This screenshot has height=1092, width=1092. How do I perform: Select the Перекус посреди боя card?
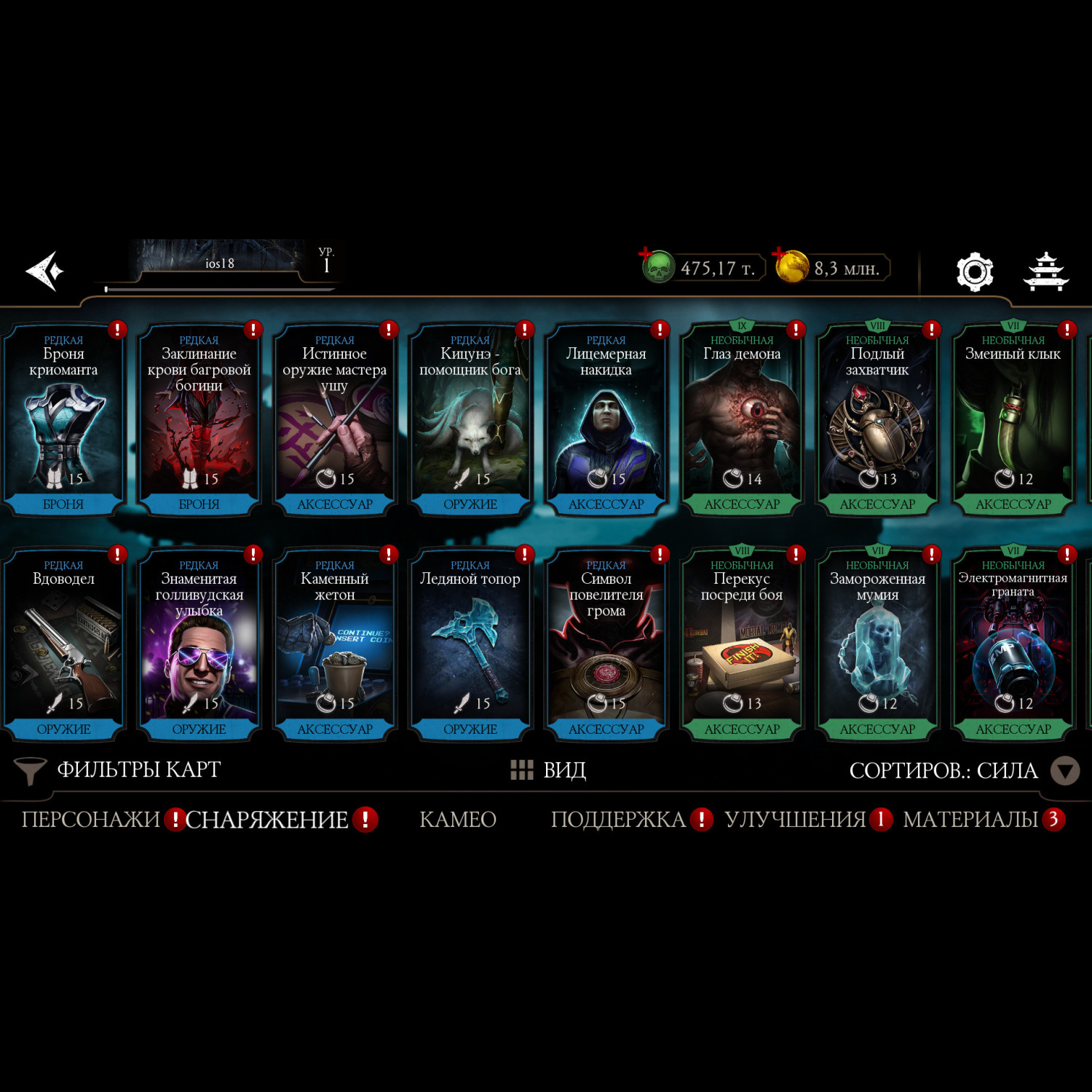pyautogui.click(x=742, y=645)
